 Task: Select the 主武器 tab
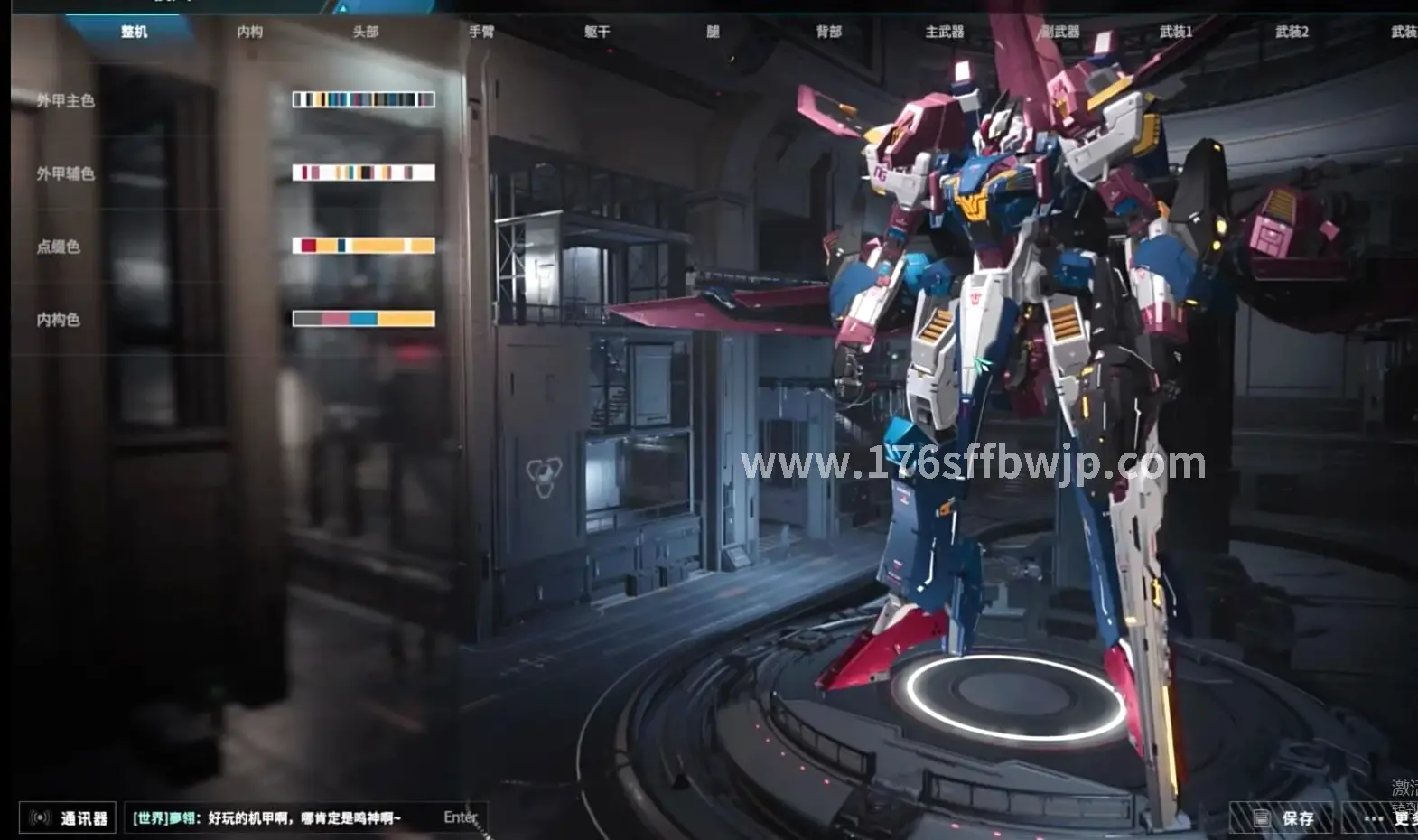click(x=944, y=32)
